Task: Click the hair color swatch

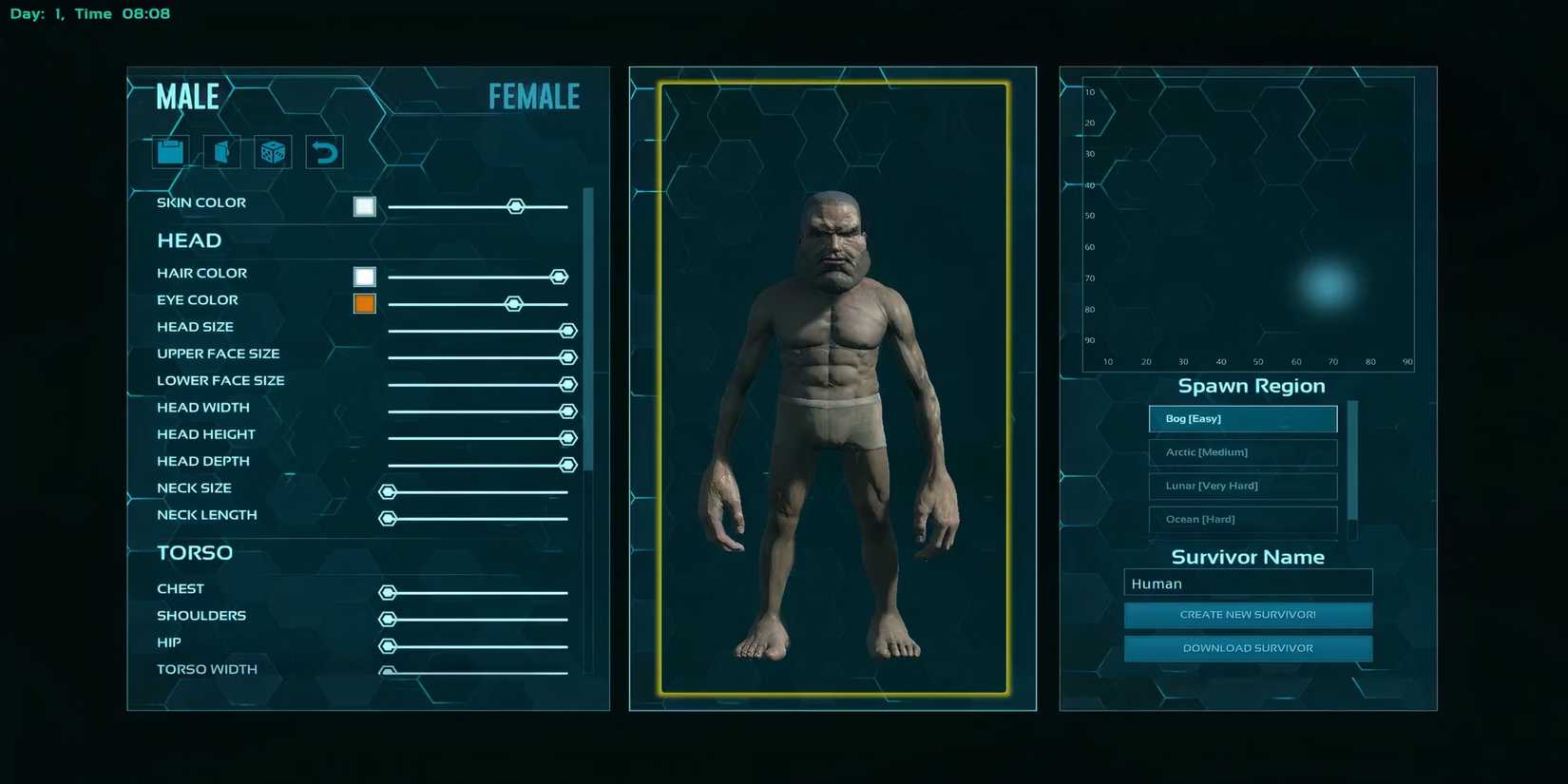Action: (364, 277)
